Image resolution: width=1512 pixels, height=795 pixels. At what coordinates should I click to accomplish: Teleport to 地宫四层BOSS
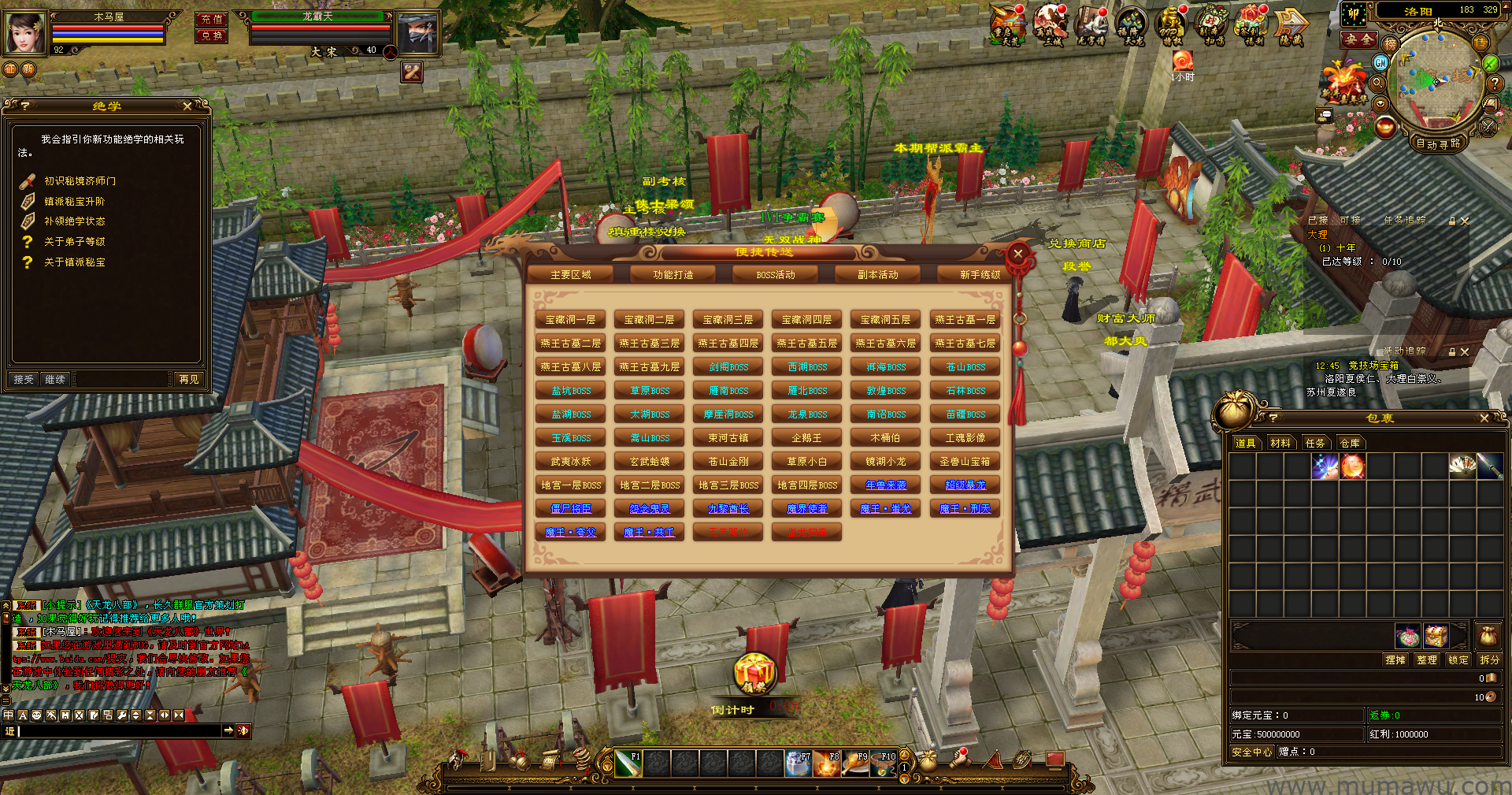(806, 485)
